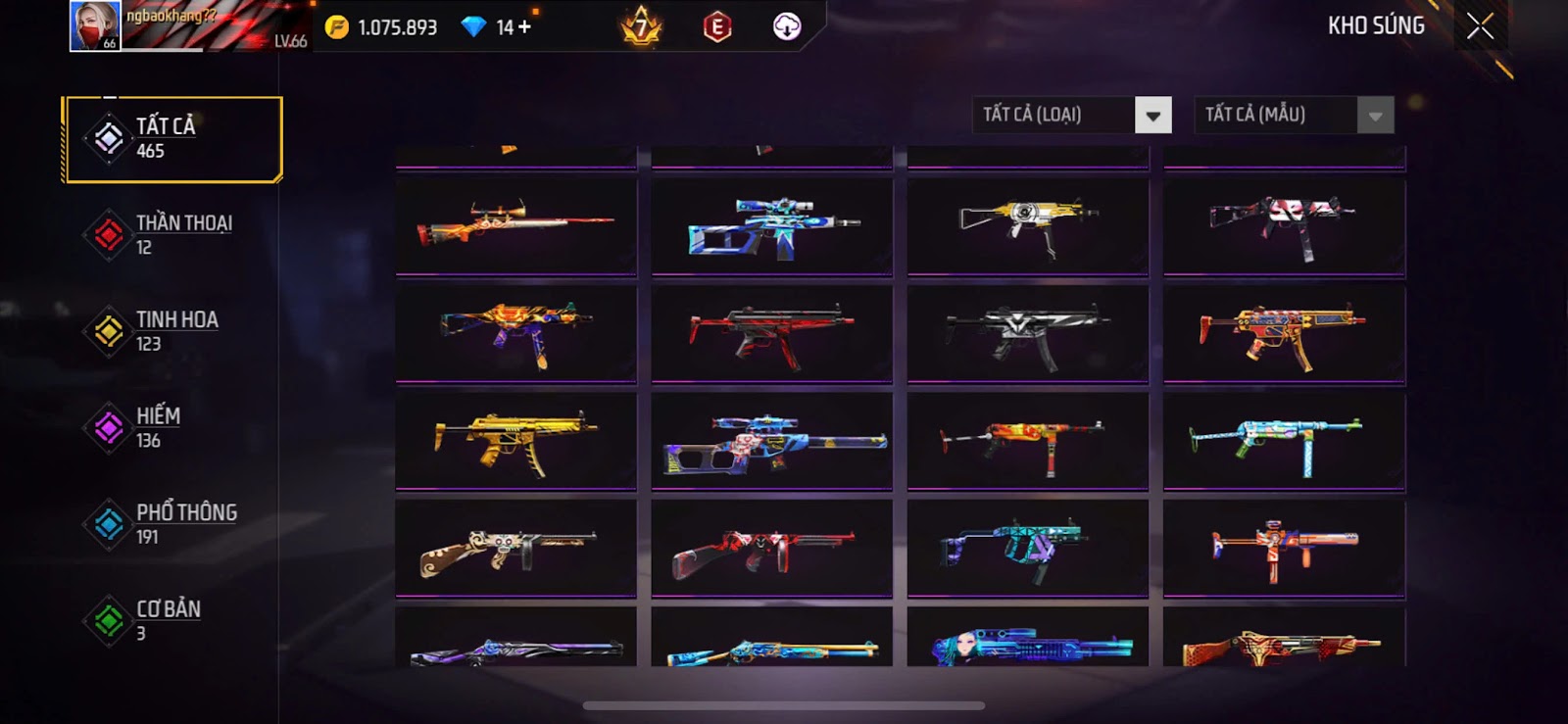Switch to the Thần Thoại tab

coord(172,234)
